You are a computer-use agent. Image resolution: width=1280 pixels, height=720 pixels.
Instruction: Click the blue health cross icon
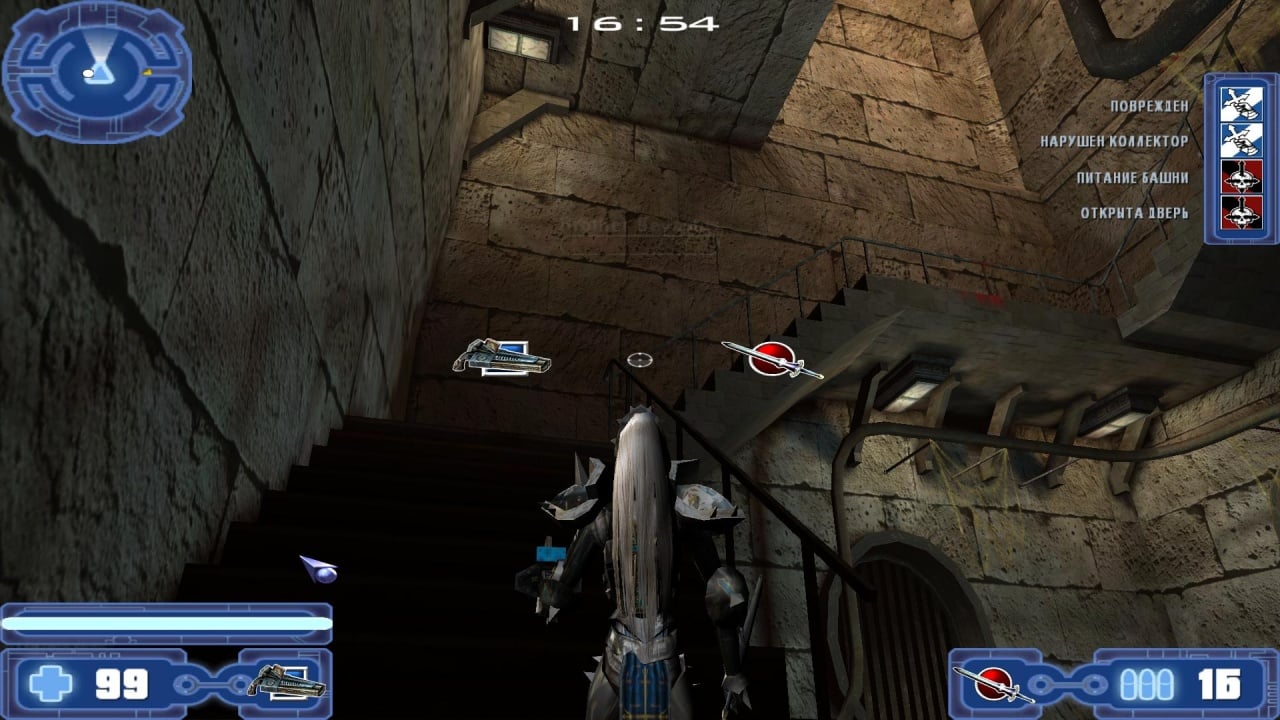coord(50,684)
